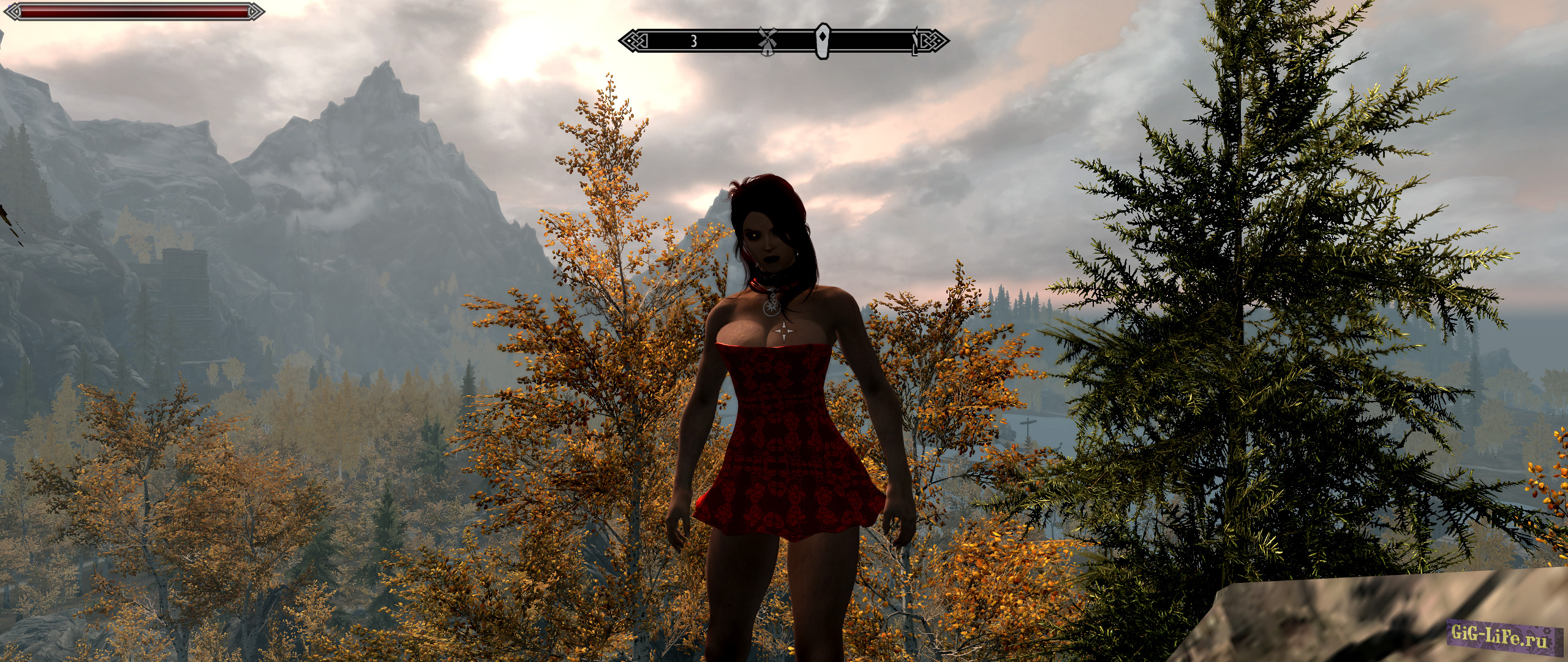This screenshot has height=662, width=1568.
Task: Toggle the dark red status bar in the top-left corner
Action: click(135, 10)
